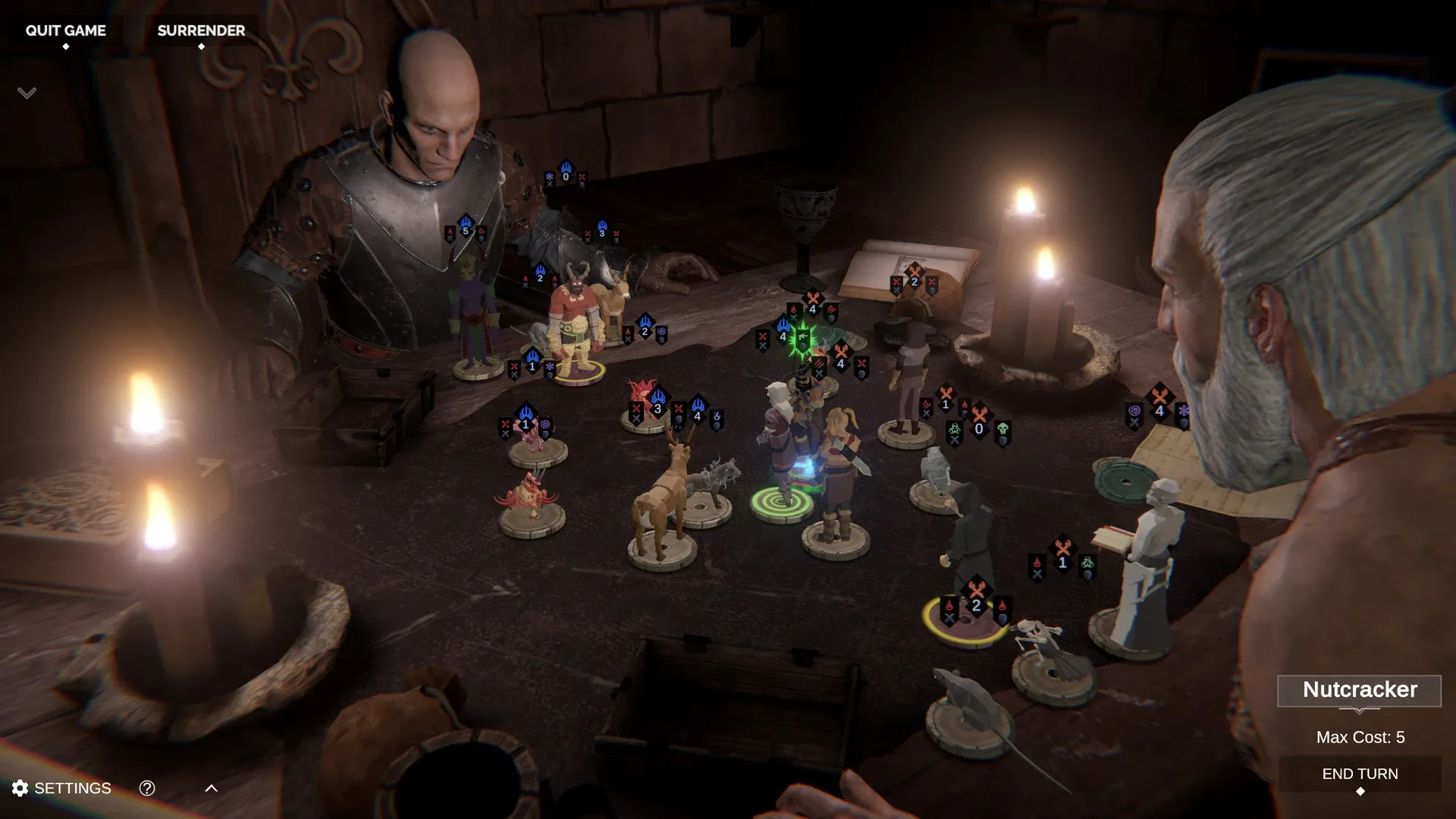Screen dimensions: 1456x819
Task: Surrender the current match
Action: 201,31
